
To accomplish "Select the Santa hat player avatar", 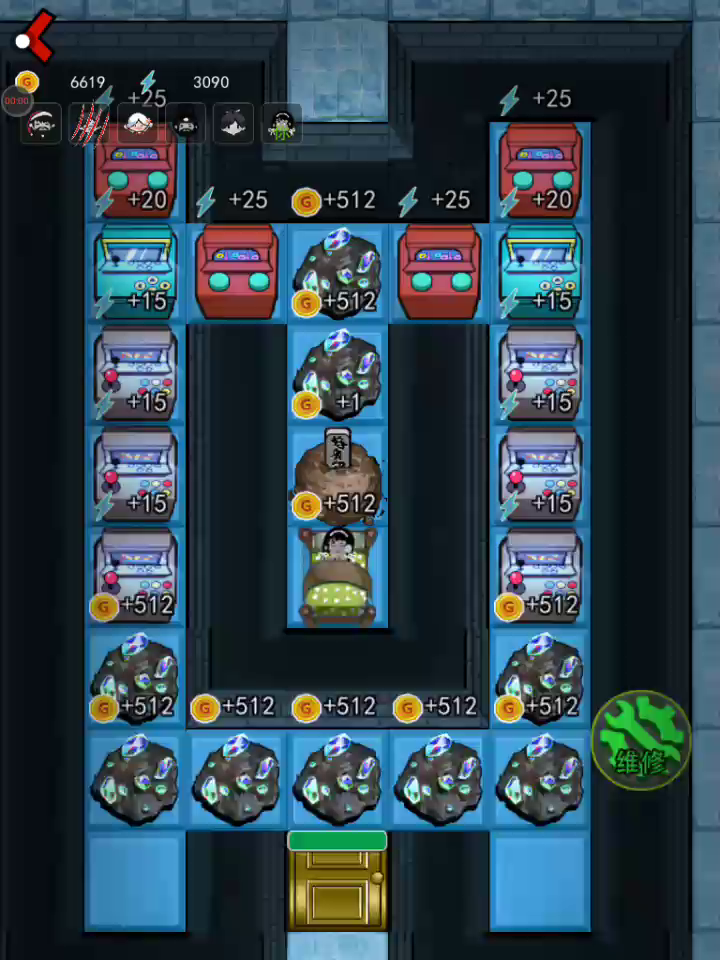I will pos(42,124).
